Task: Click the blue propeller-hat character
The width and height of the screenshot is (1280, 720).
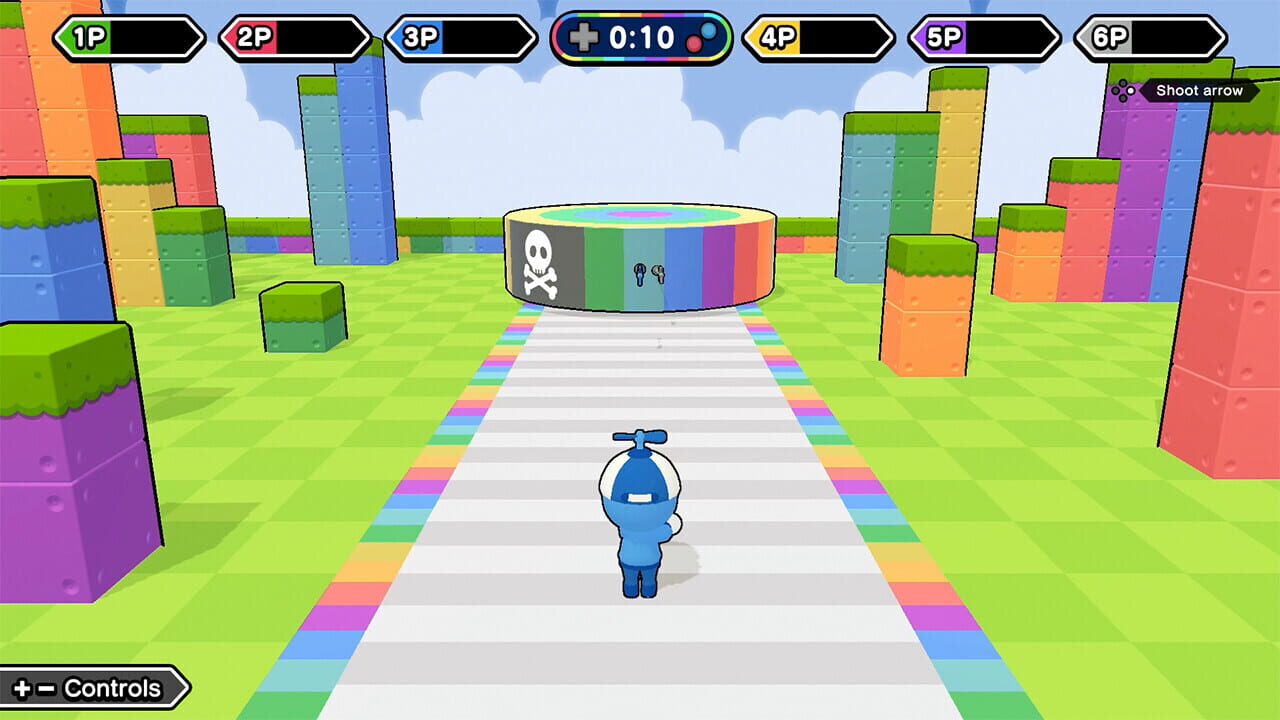Action: 638,510
